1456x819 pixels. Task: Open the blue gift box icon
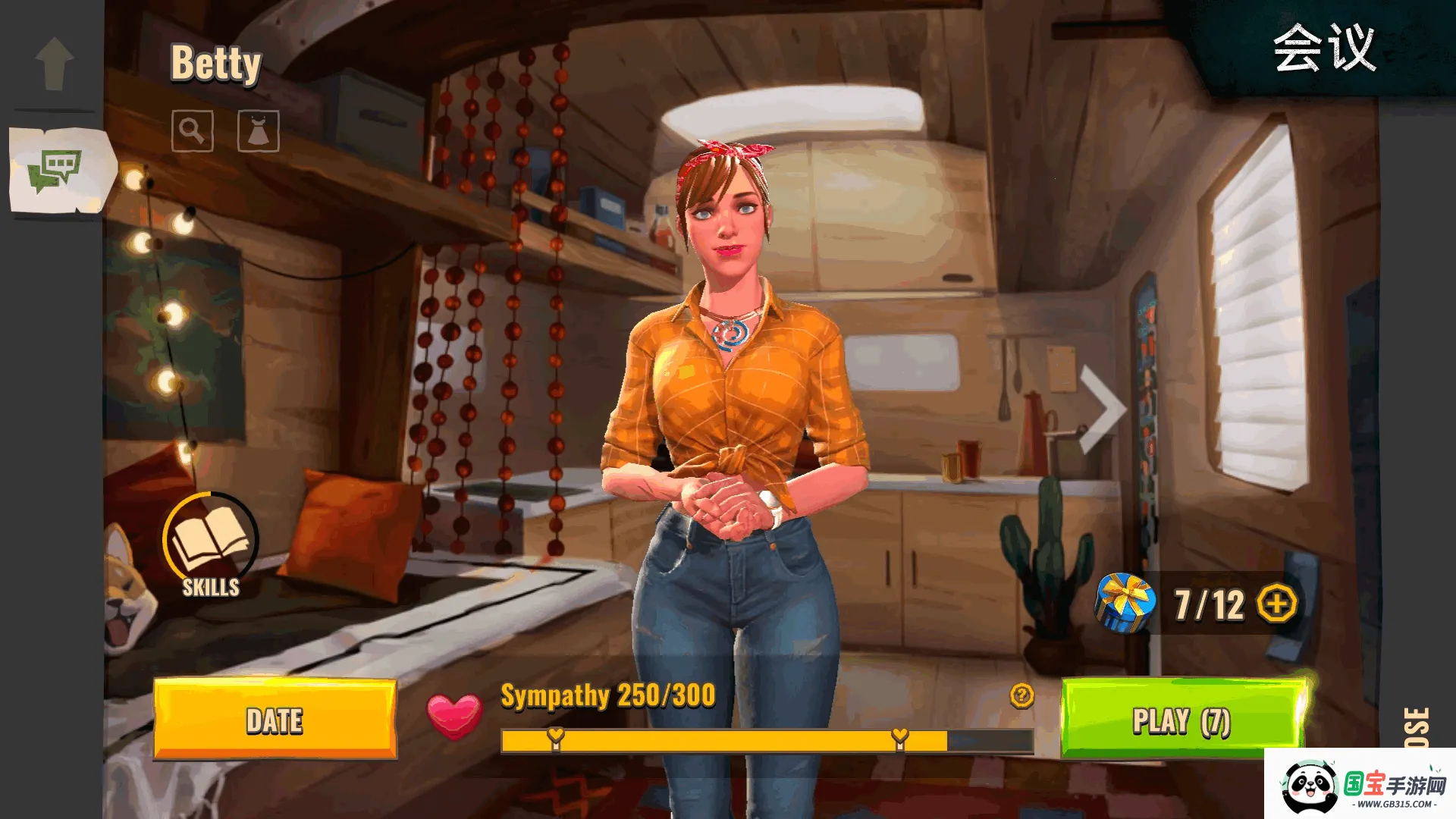tap(1125, 604)
